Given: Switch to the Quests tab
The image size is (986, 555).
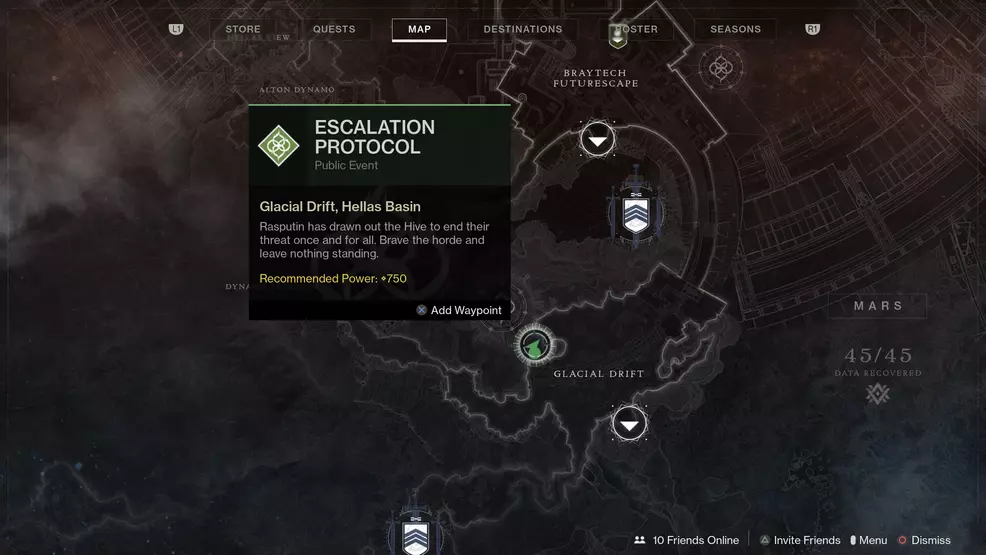Looking at the screenshot, I should pyautogui.click(x=334, y=30).
